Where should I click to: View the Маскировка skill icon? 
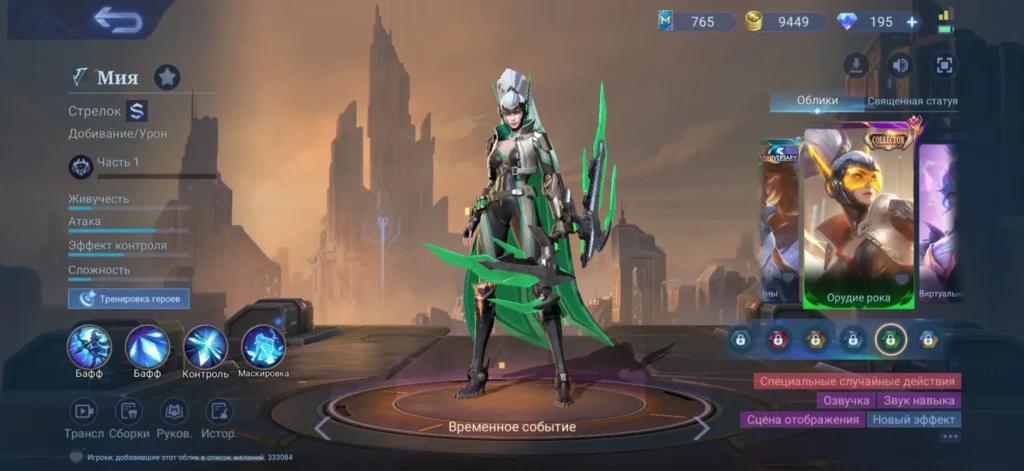point(263,347)
